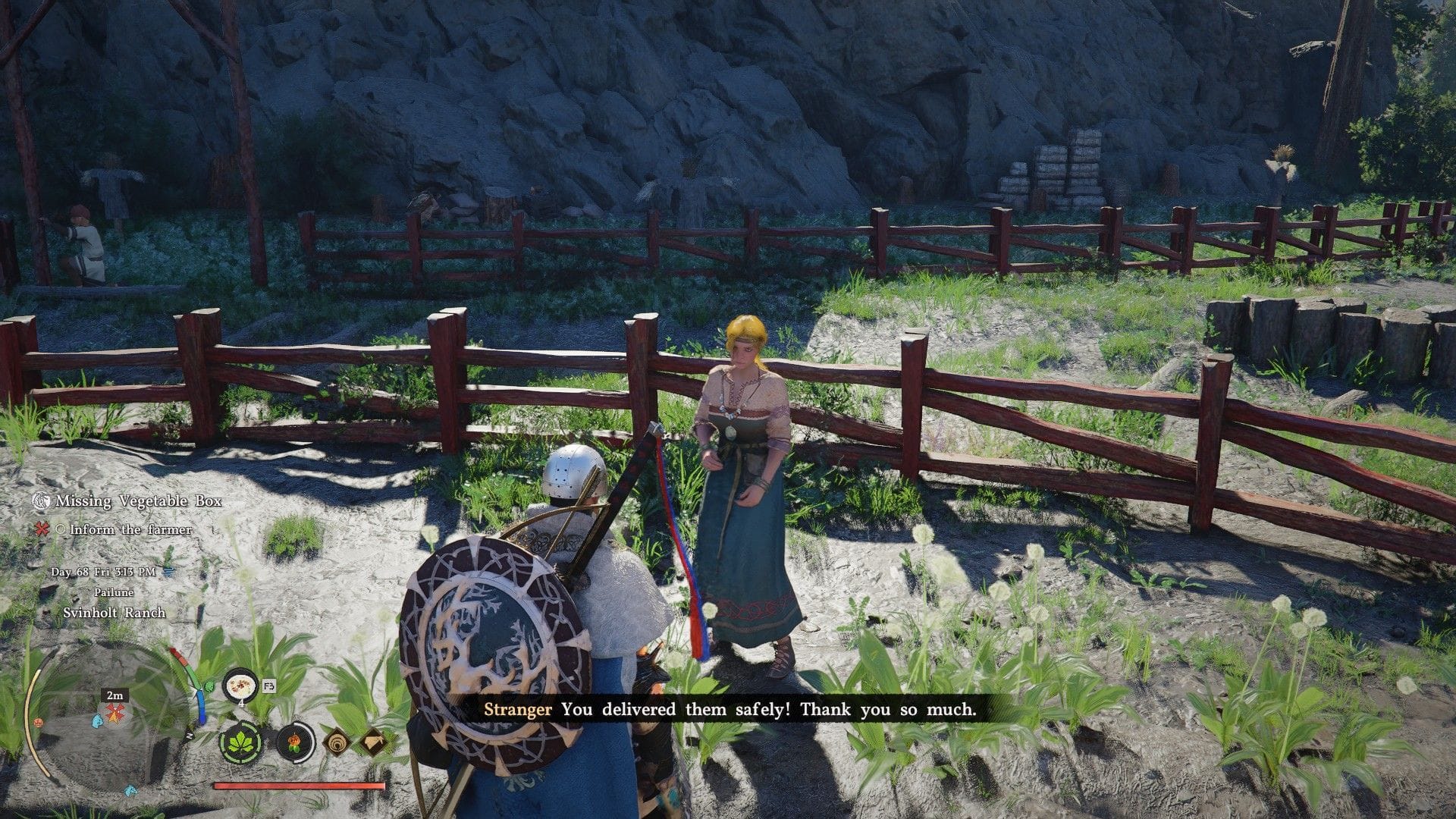
Task: Click the item count number 4
Action: coord(241,704)
